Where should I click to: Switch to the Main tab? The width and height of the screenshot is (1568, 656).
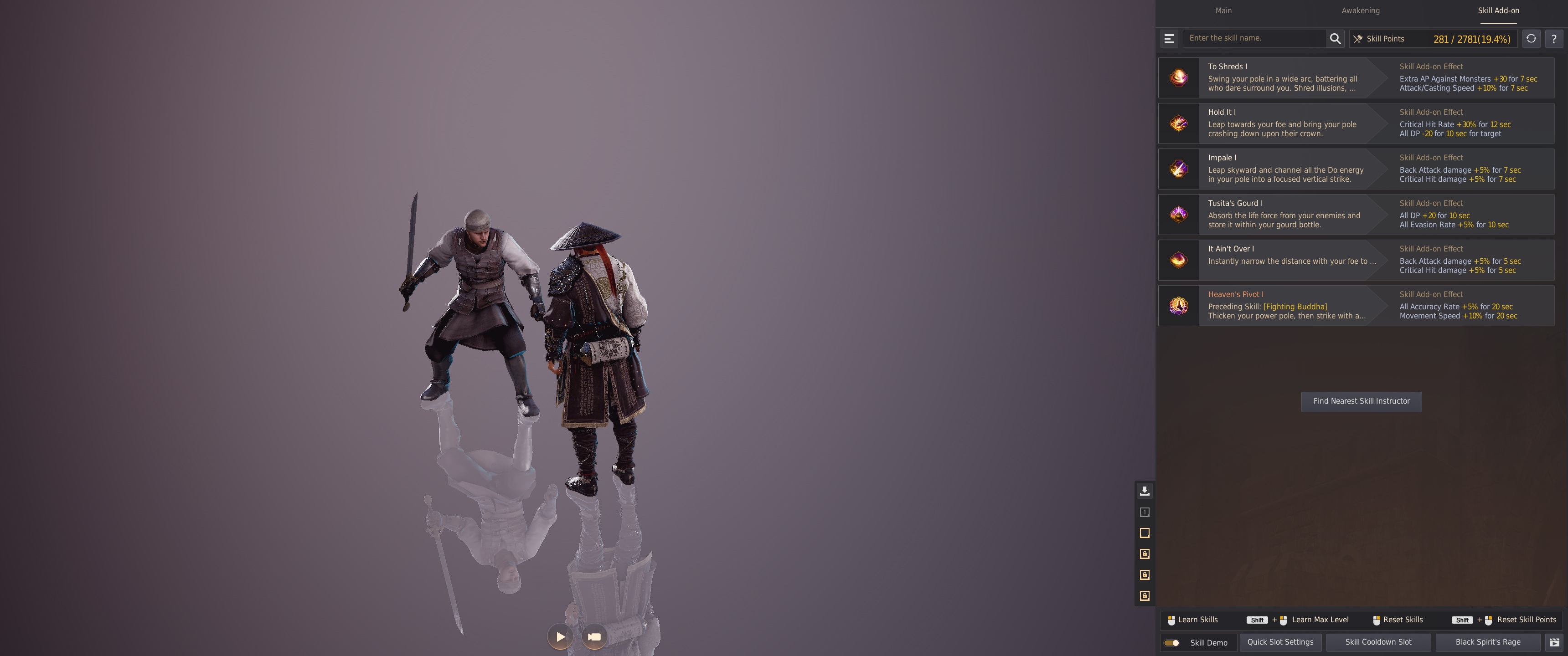pos(1223,10)
